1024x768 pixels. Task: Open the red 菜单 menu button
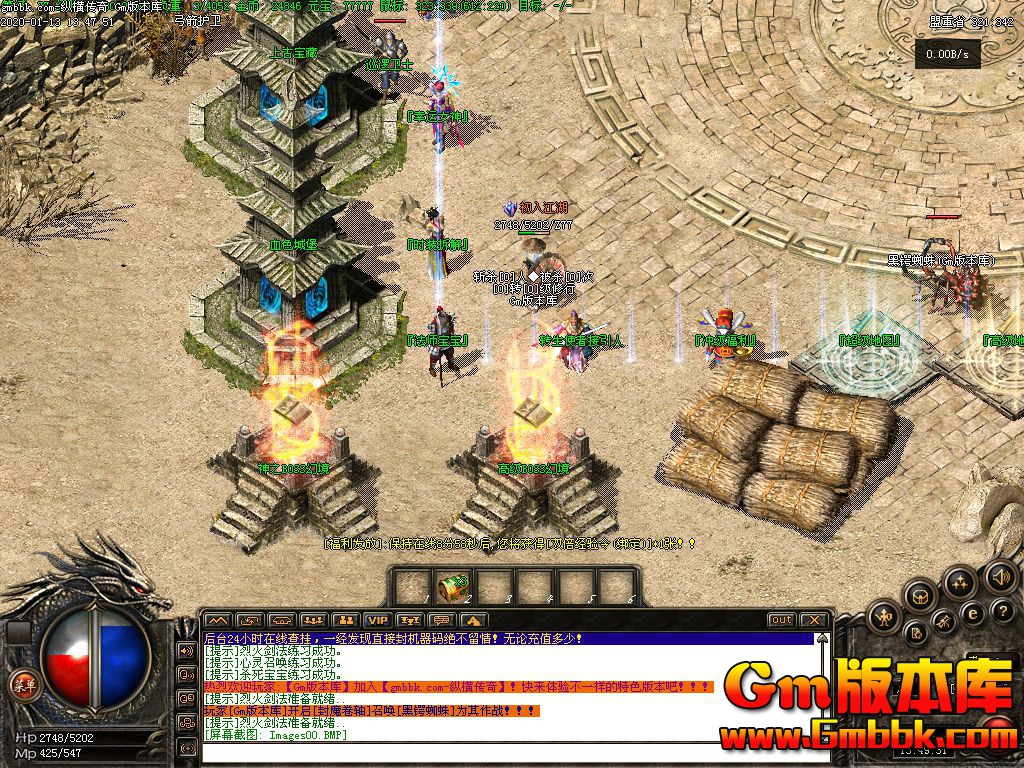pos(22,684)
